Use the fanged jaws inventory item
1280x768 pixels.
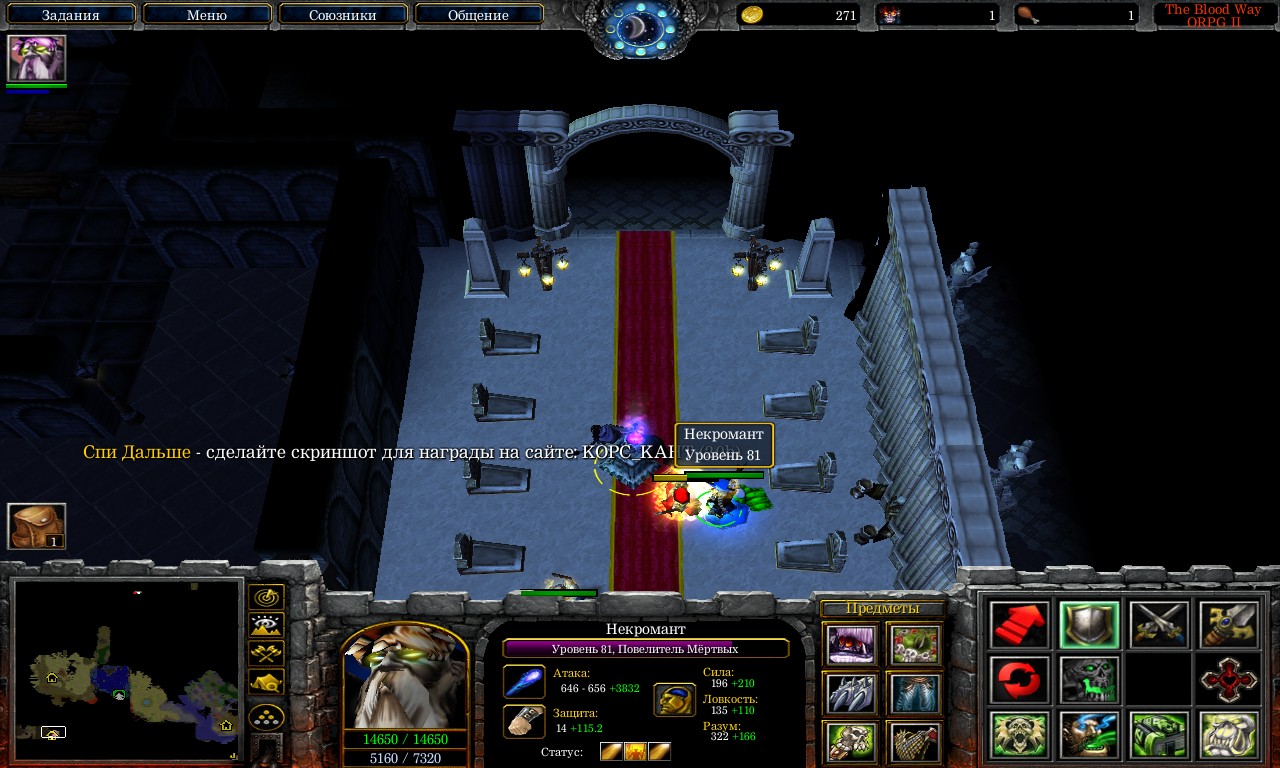click(x=851, y=645)
